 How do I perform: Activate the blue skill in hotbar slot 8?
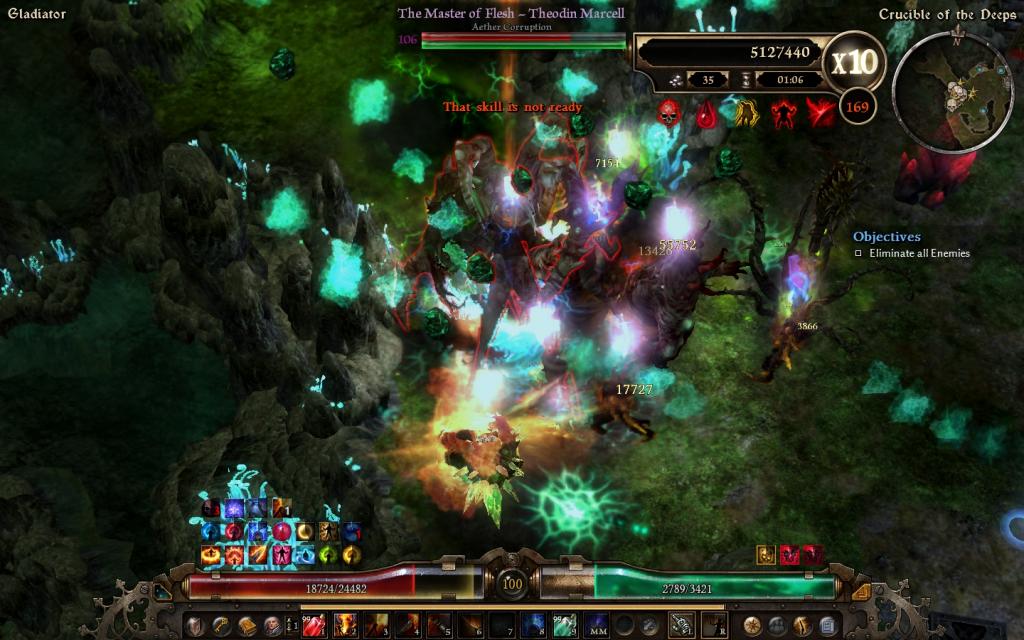pyautogui.click(x=532, y=626)
